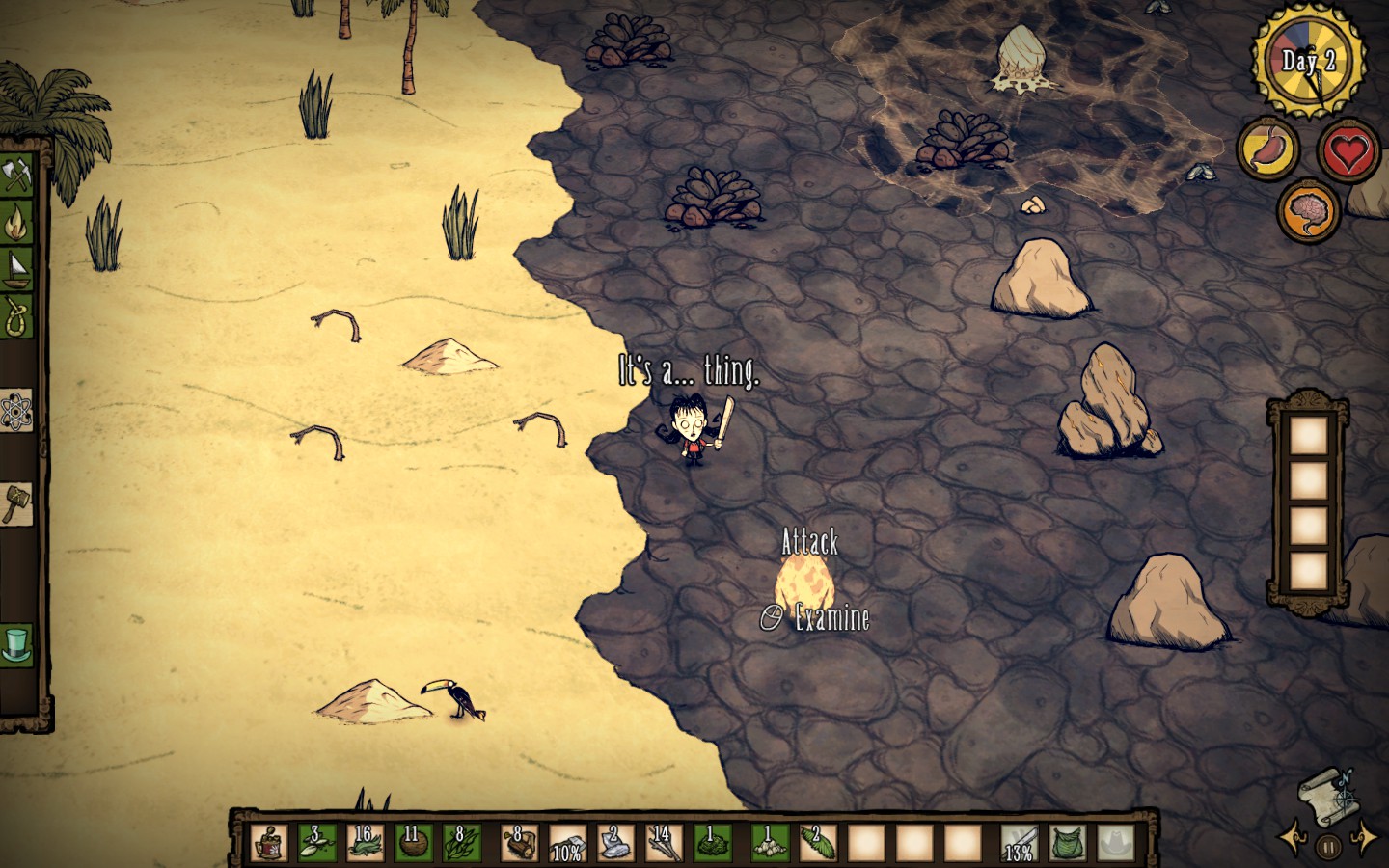This screenshot has width=1389, height=868.
Task: Select the seeds stack of 3
Action: (316, 842)
